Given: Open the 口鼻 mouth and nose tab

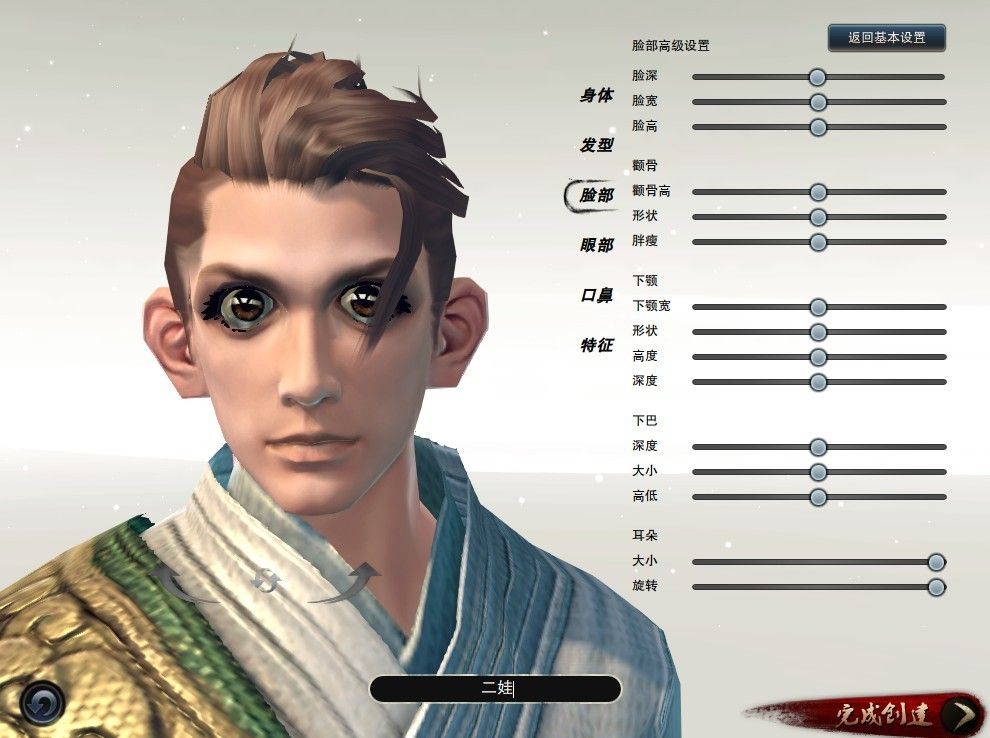Looking at the screenshot, I should tap(596, 296).
